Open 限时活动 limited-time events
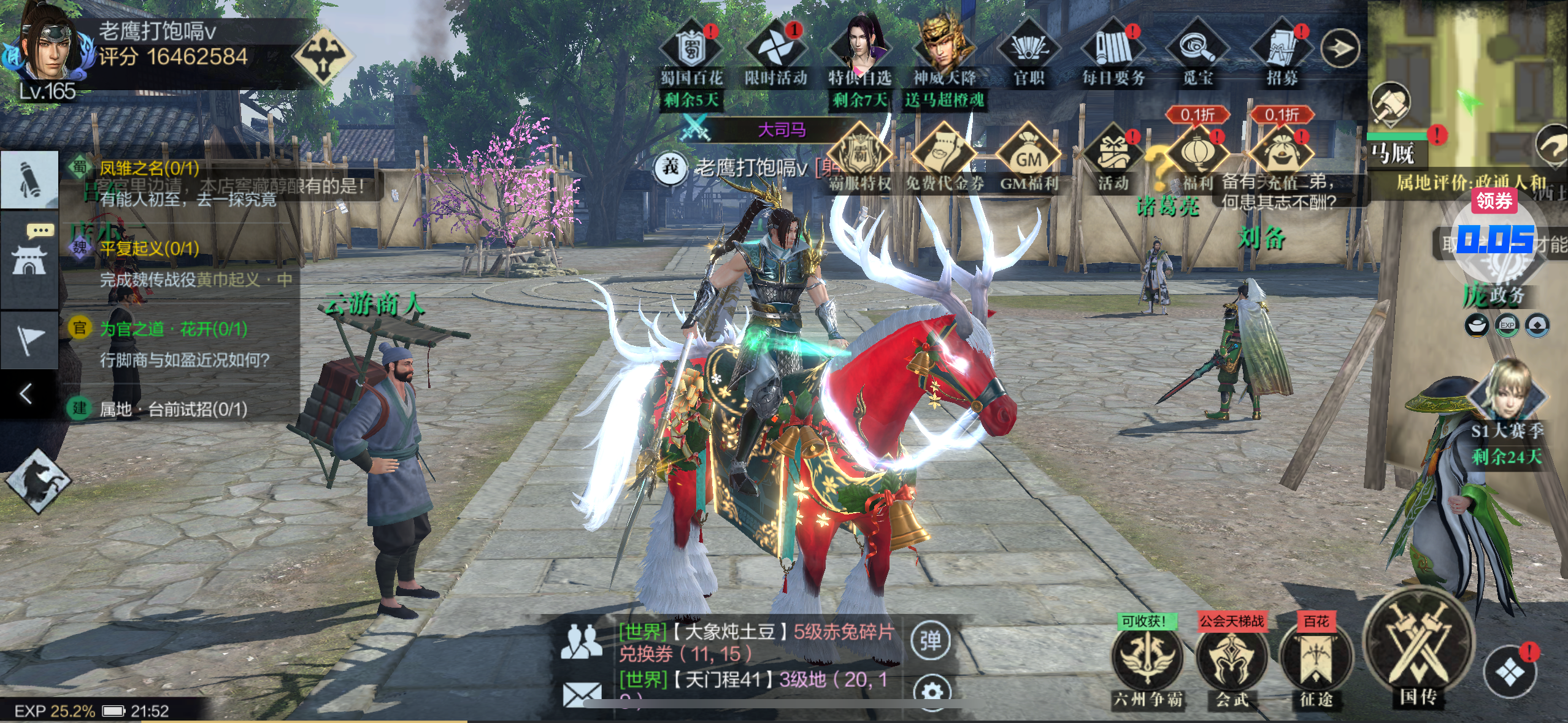The width and height of the screenshot is (1568, 723). [775, 50]
